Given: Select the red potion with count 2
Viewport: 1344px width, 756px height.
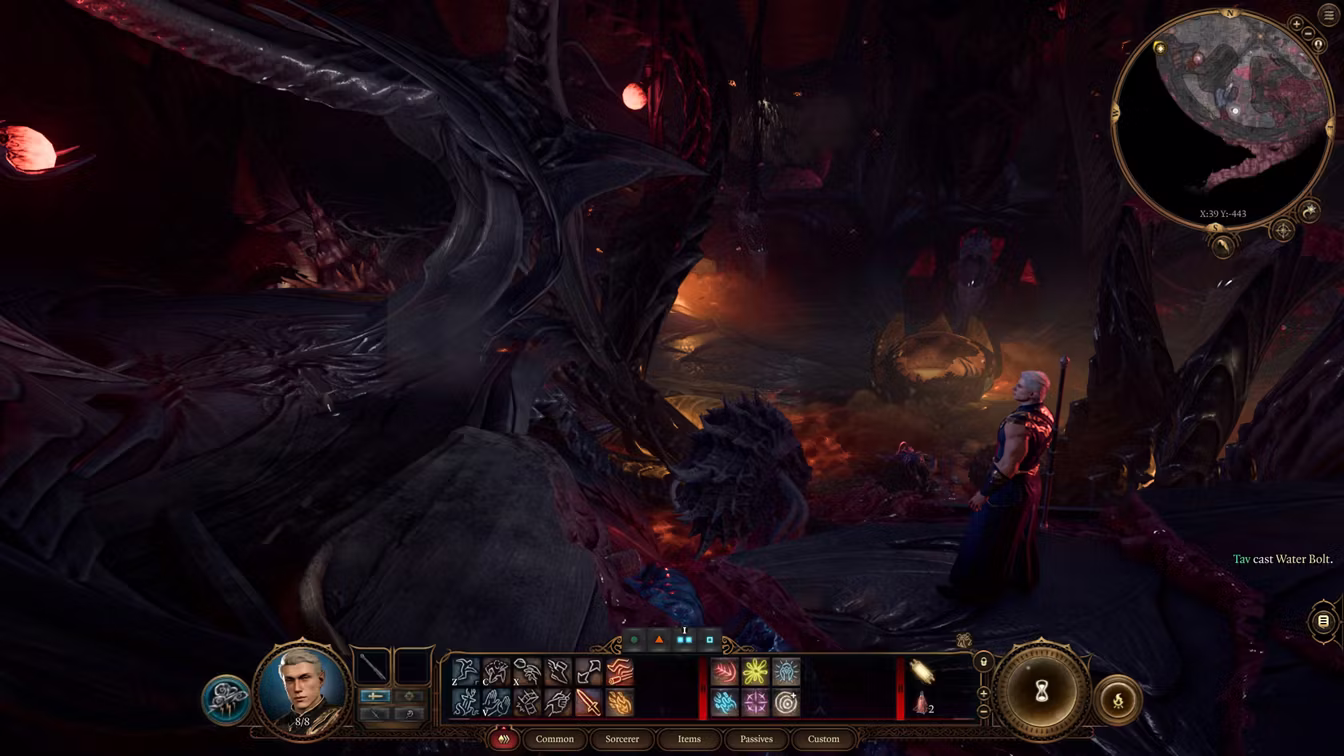Looking at the screenshot, I should [922, 703].
